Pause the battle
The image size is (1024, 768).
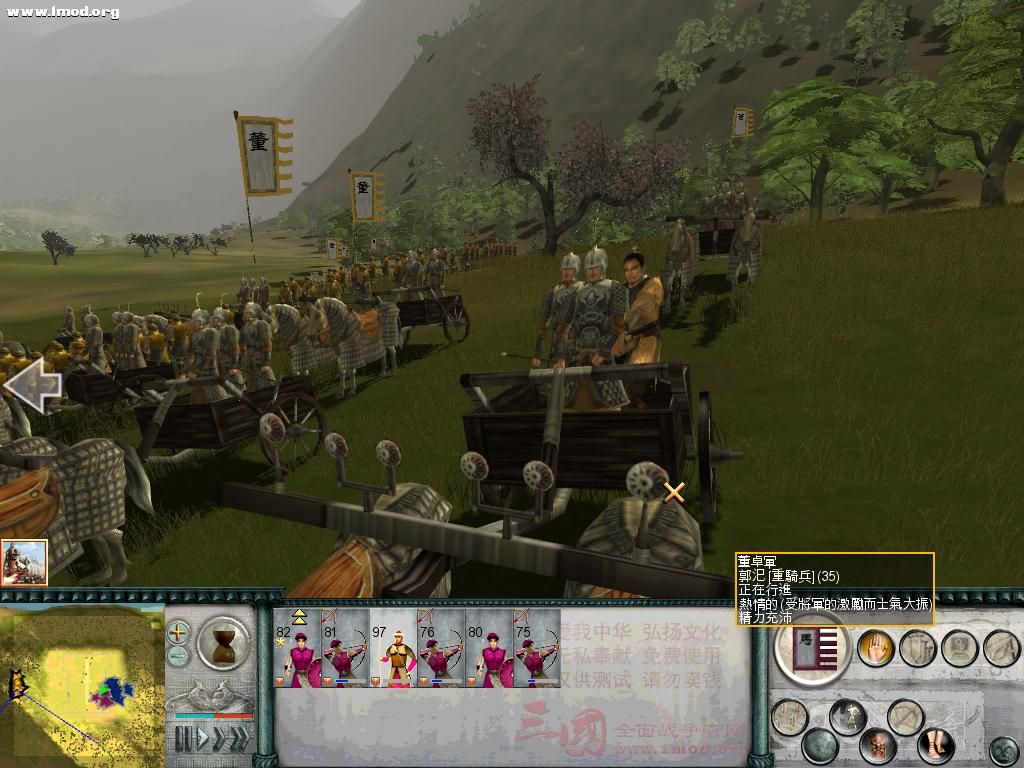tap(183, 739)
